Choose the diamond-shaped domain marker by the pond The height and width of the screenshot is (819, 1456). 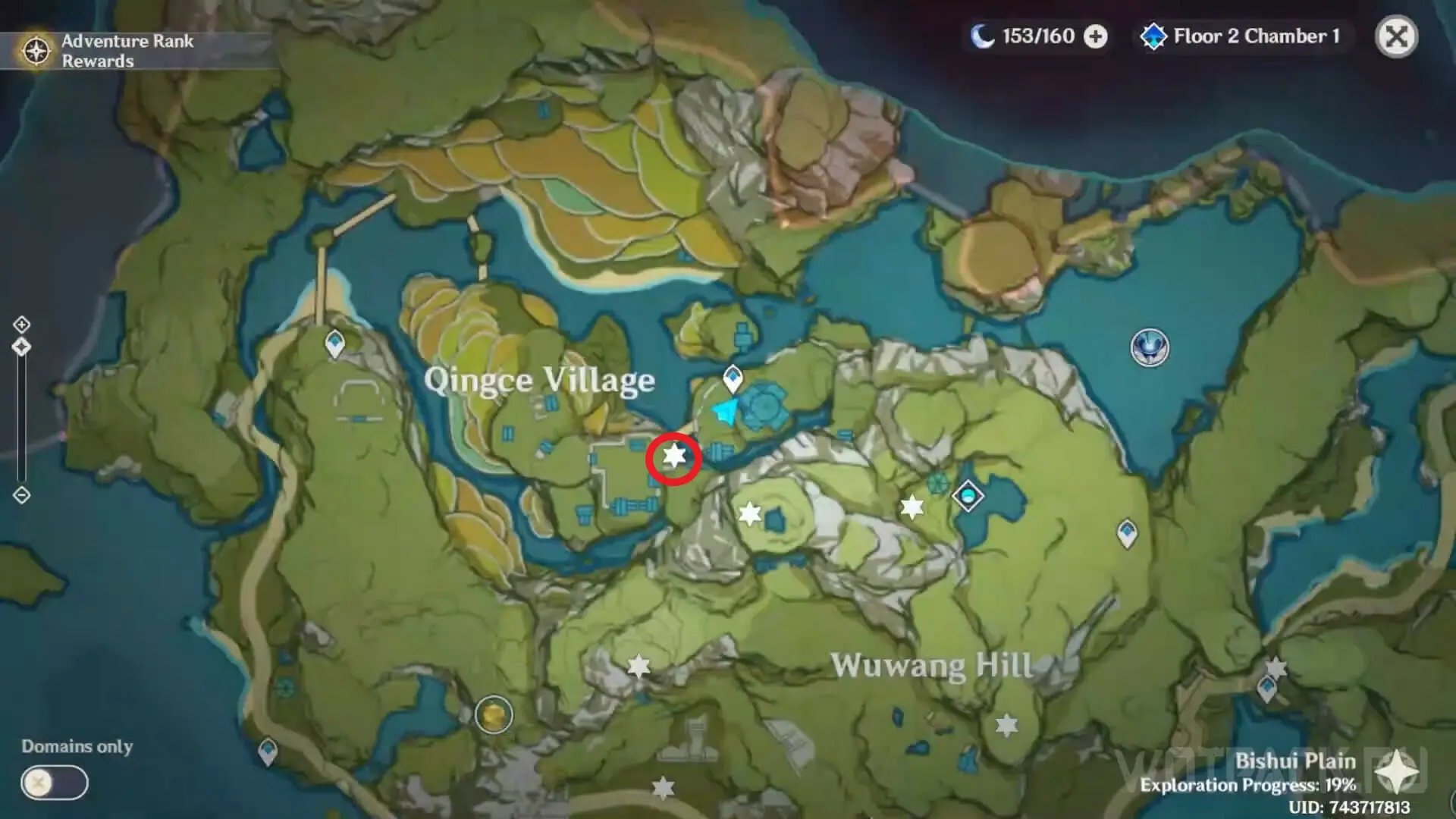968,497
